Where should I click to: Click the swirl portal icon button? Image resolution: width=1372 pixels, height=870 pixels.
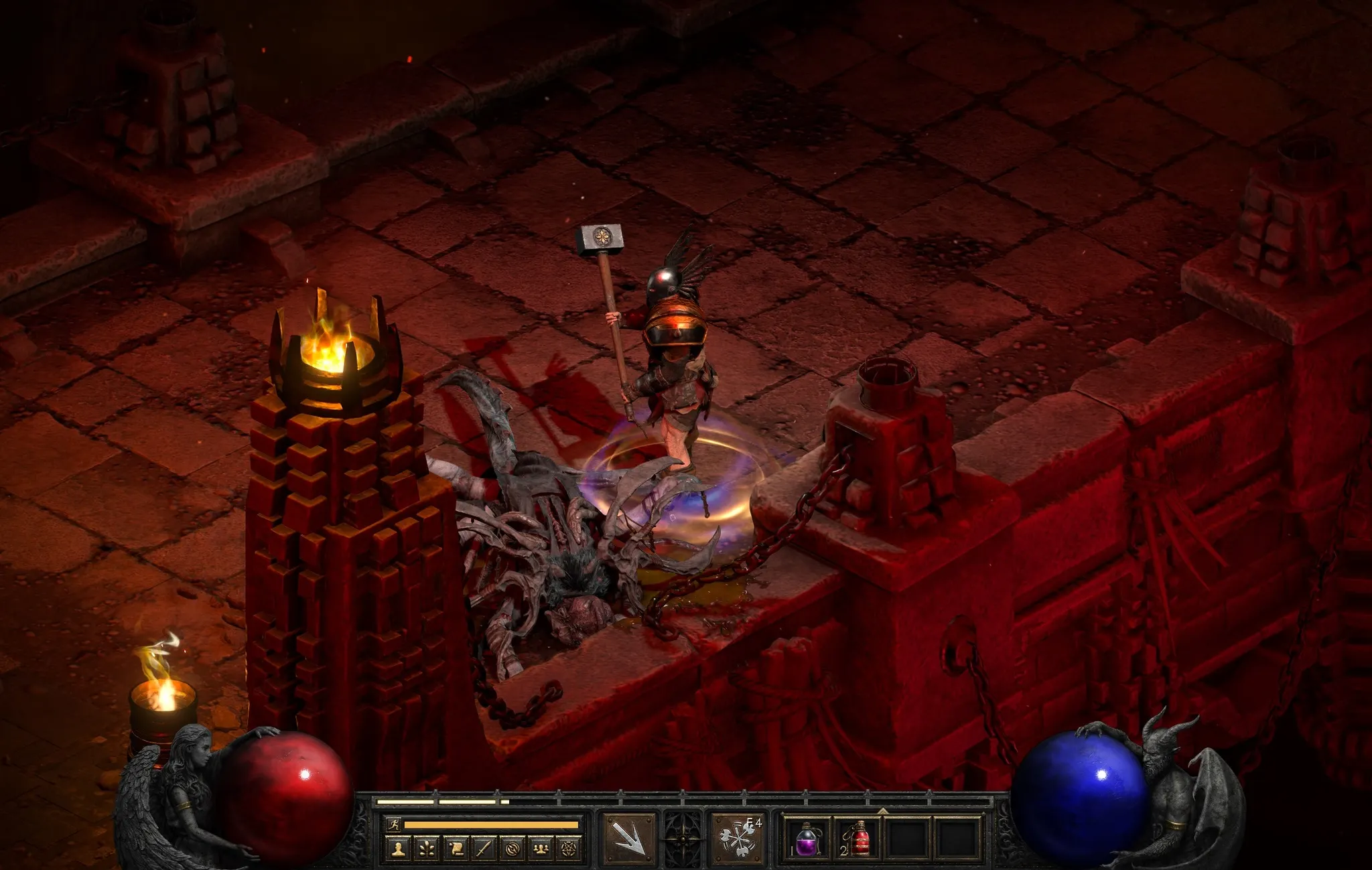pyautogui.click(x=512, y=849)
